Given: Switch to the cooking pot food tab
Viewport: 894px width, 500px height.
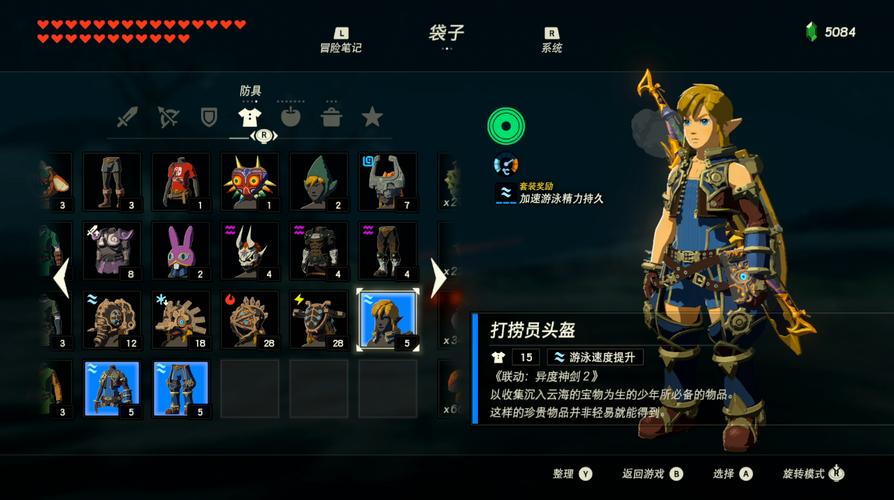Looking at the screenshot, I should [331, 117].
